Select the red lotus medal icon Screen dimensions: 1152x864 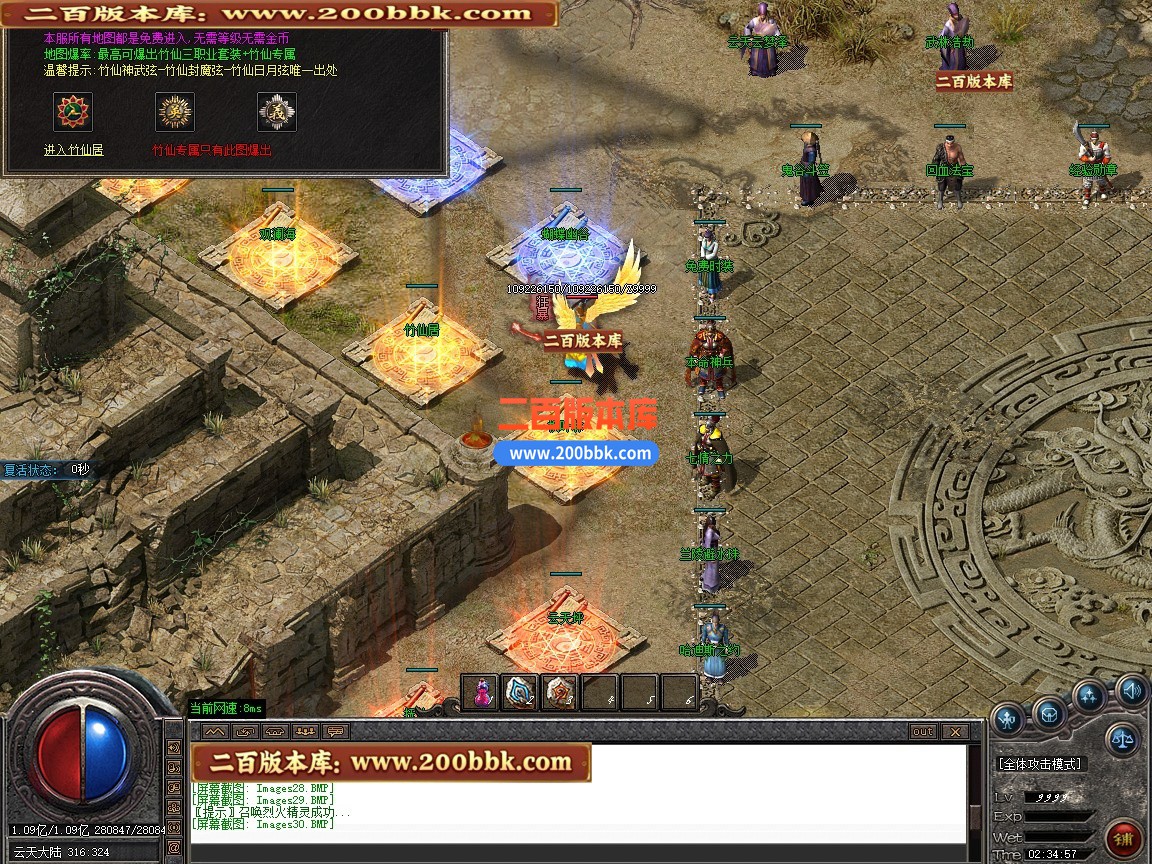[x=73, y=112]
